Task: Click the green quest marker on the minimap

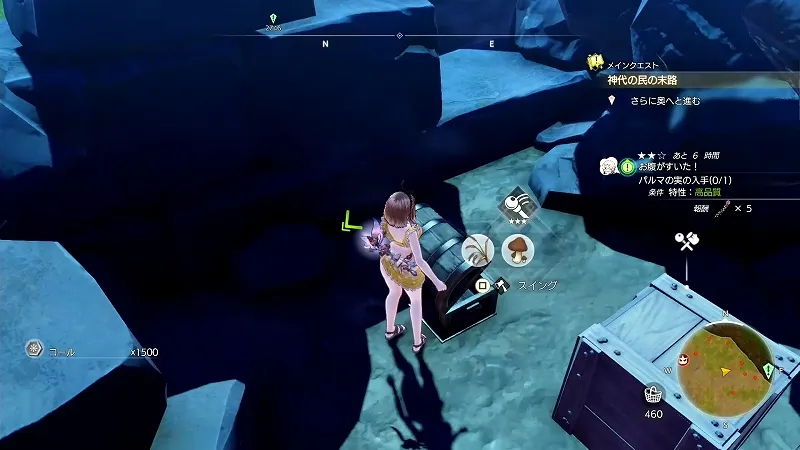Action: 768,370
